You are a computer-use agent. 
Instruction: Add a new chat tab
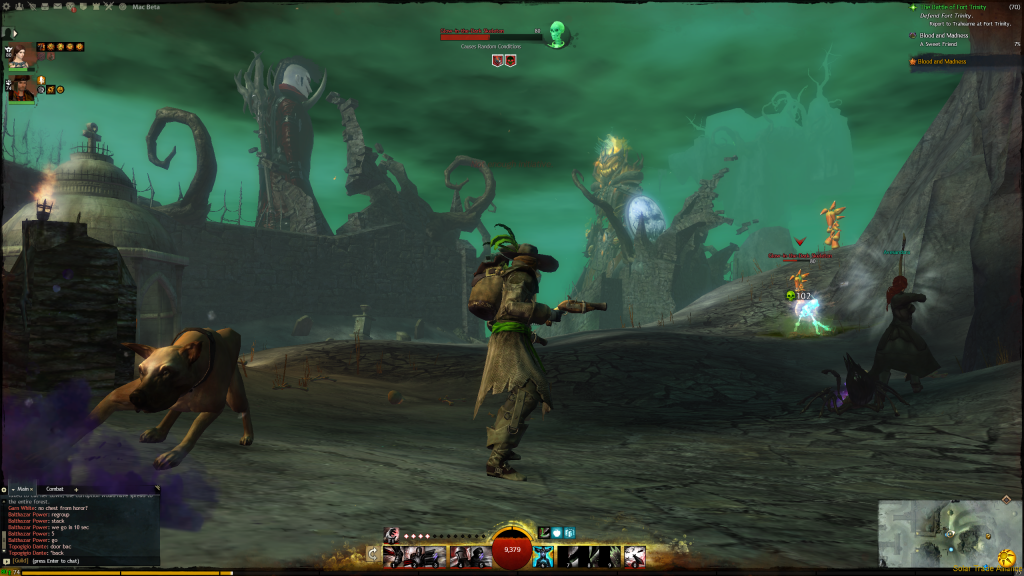click(x=76, y=489)
